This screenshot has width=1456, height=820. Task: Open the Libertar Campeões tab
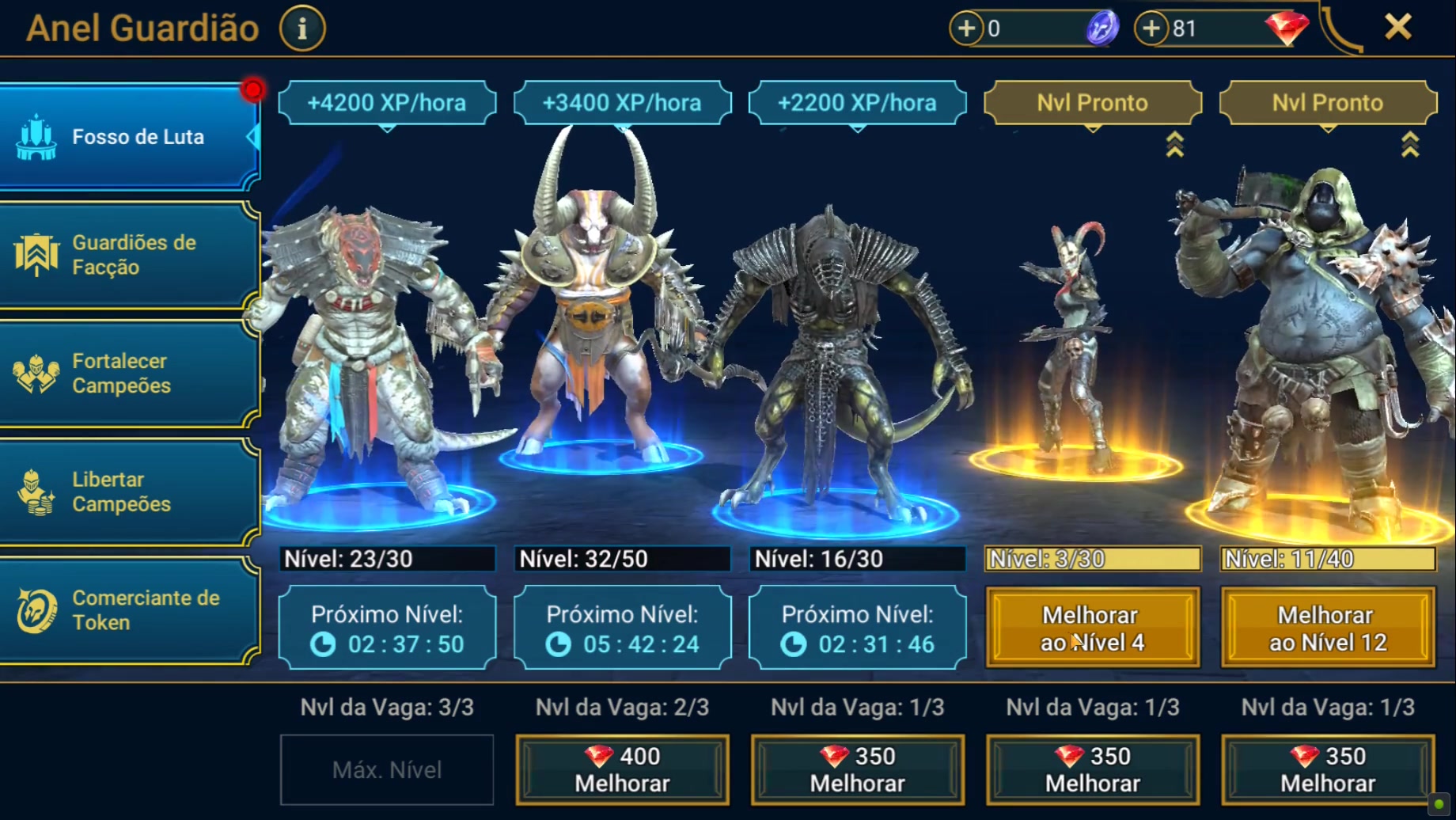pyautogui.click(x=131, y=492)
